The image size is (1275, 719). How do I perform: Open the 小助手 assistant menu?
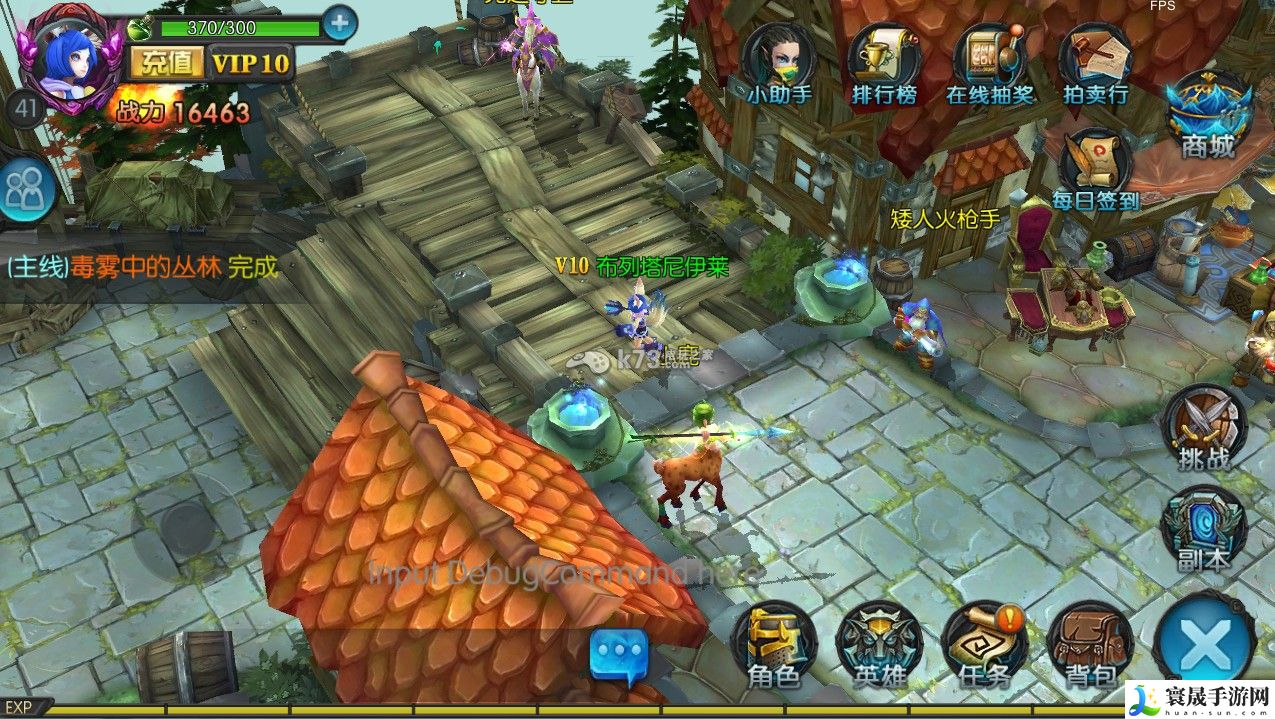point(779,60)
